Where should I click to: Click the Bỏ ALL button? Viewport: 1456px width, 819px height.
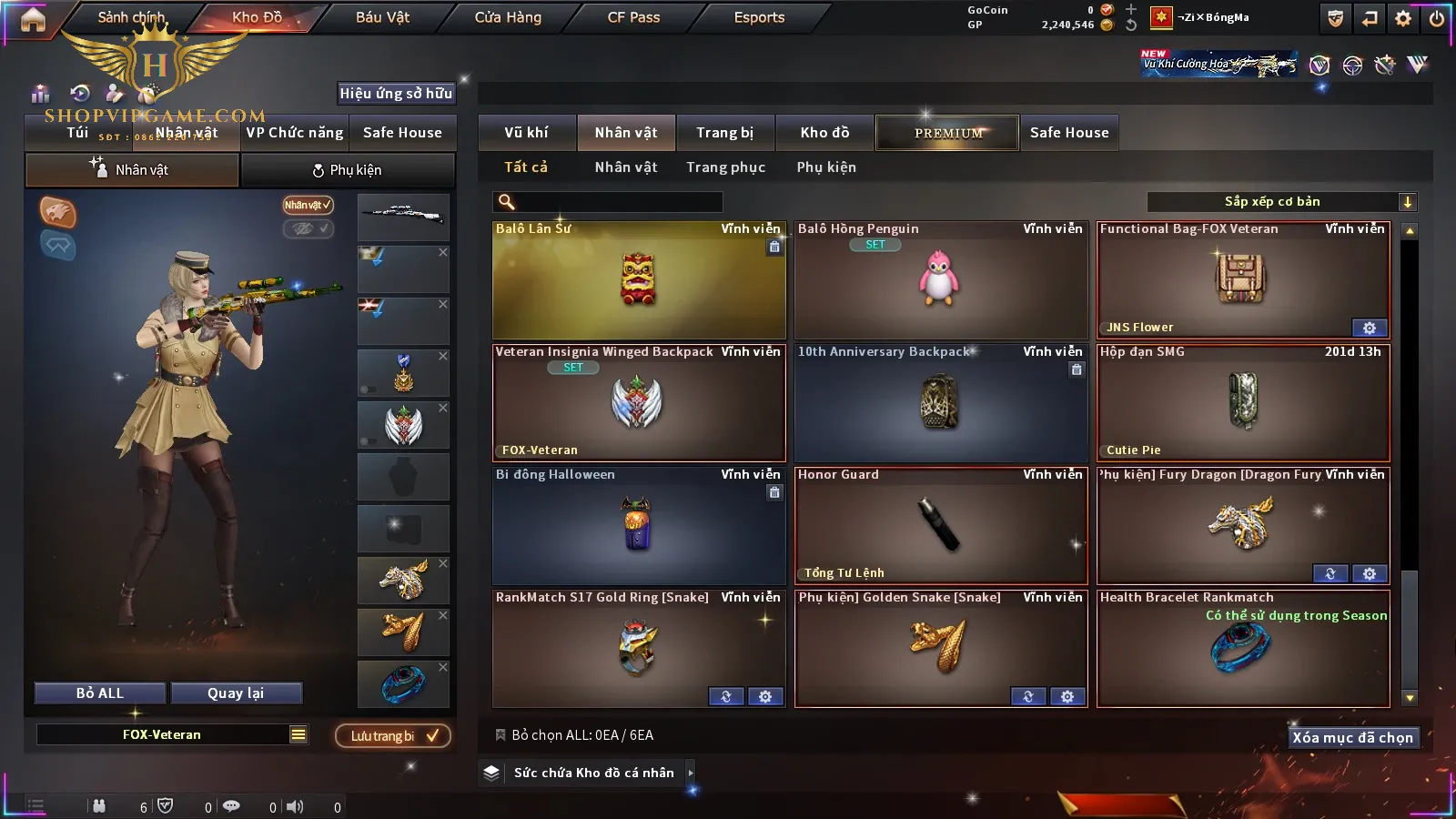(x=100, y=693)
